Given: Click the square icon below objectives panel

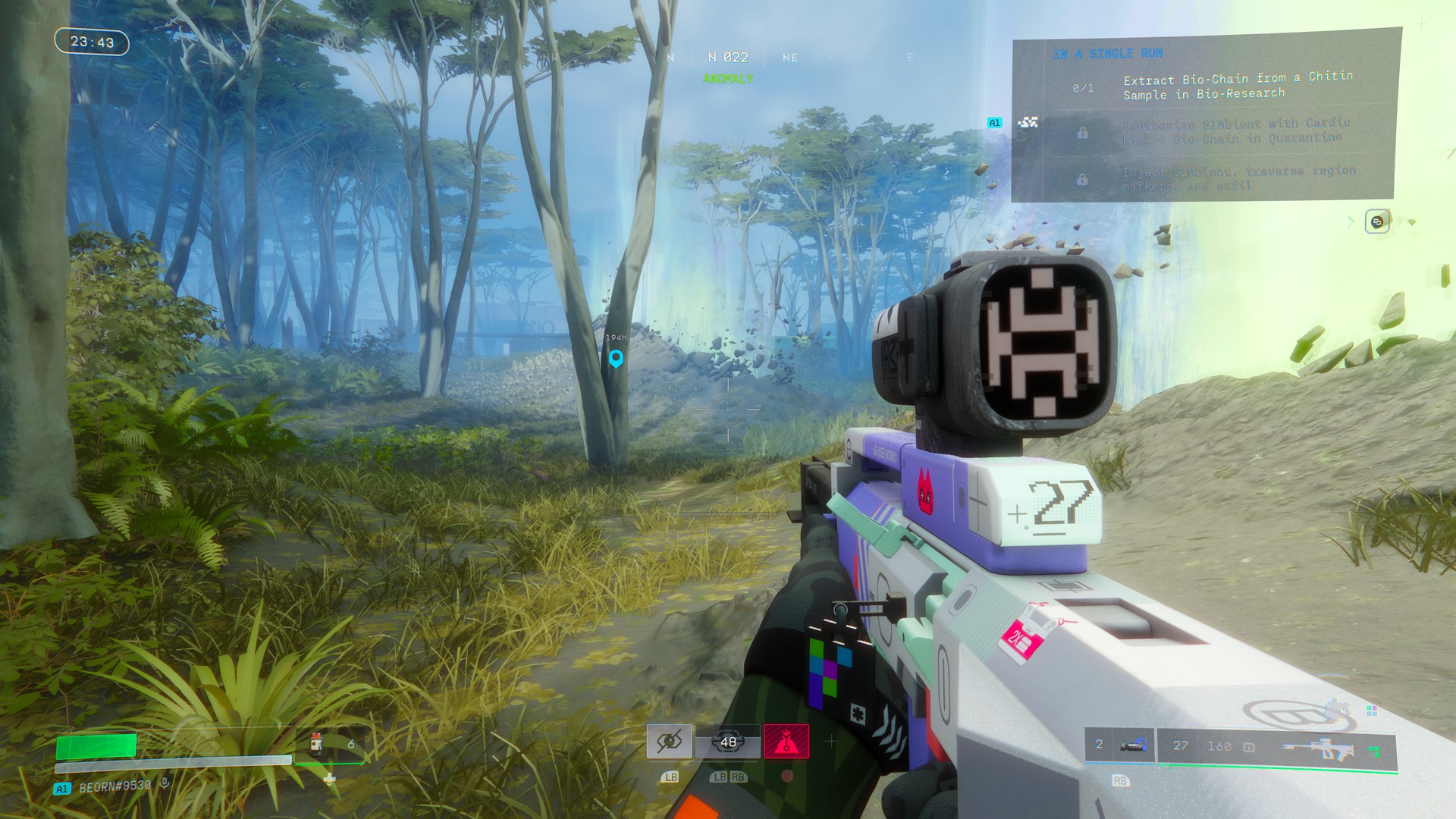Looking at the screenshot, I should pos(1377,222).
